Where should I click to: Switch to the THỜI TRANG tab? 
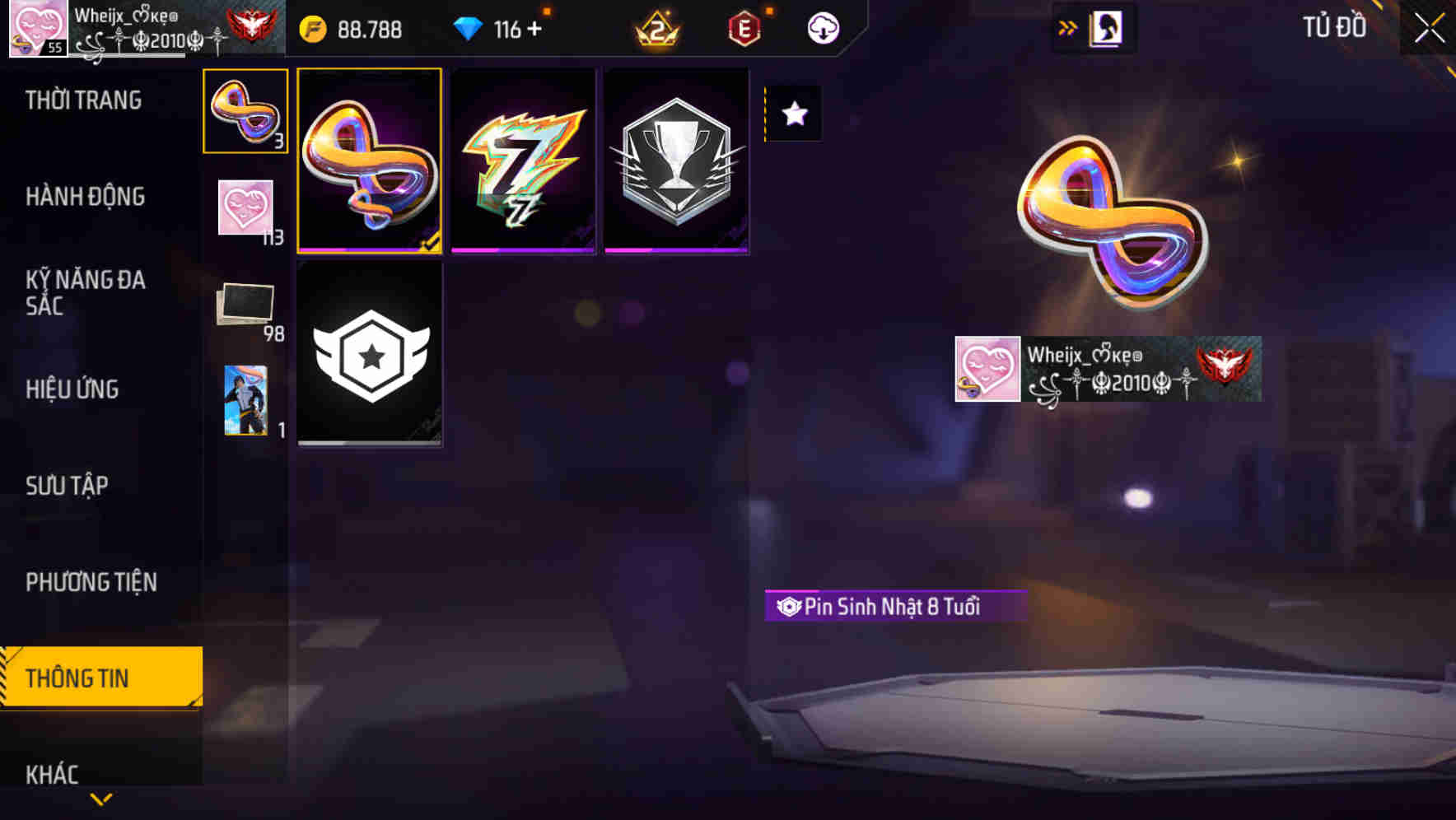[82, 99]
